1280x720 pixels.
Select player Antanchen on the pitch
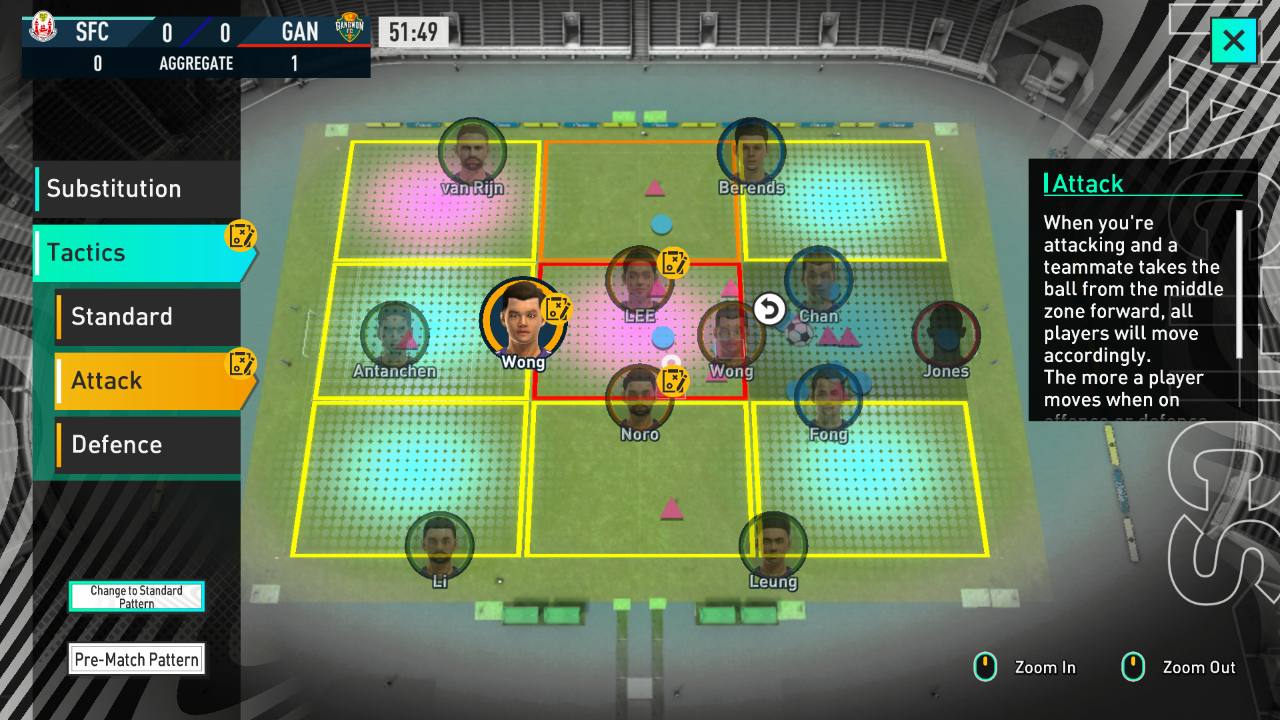tap(394, 336)
